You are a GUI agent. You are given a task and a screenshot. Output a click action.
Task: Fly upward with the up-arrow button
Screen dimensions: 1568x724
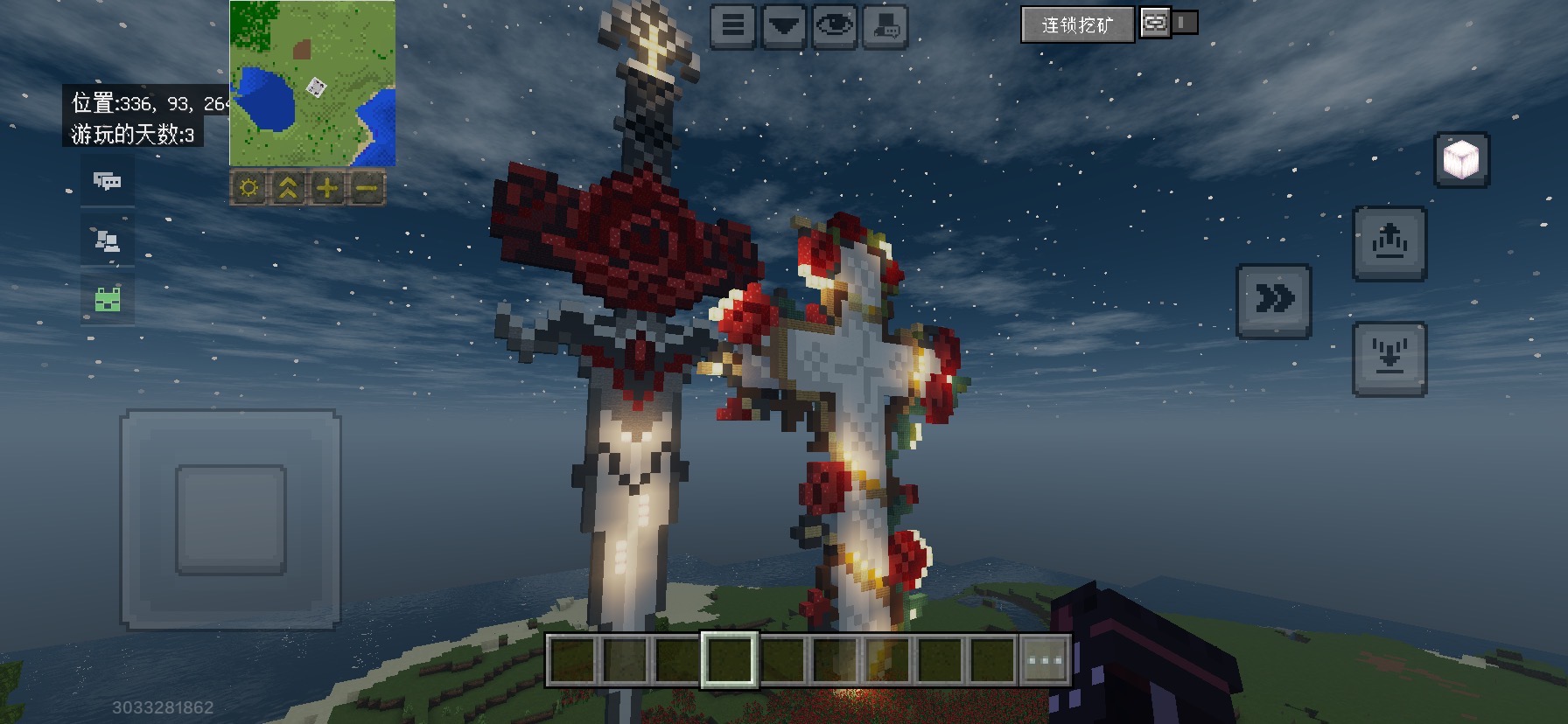click(x=1389, y=243)
